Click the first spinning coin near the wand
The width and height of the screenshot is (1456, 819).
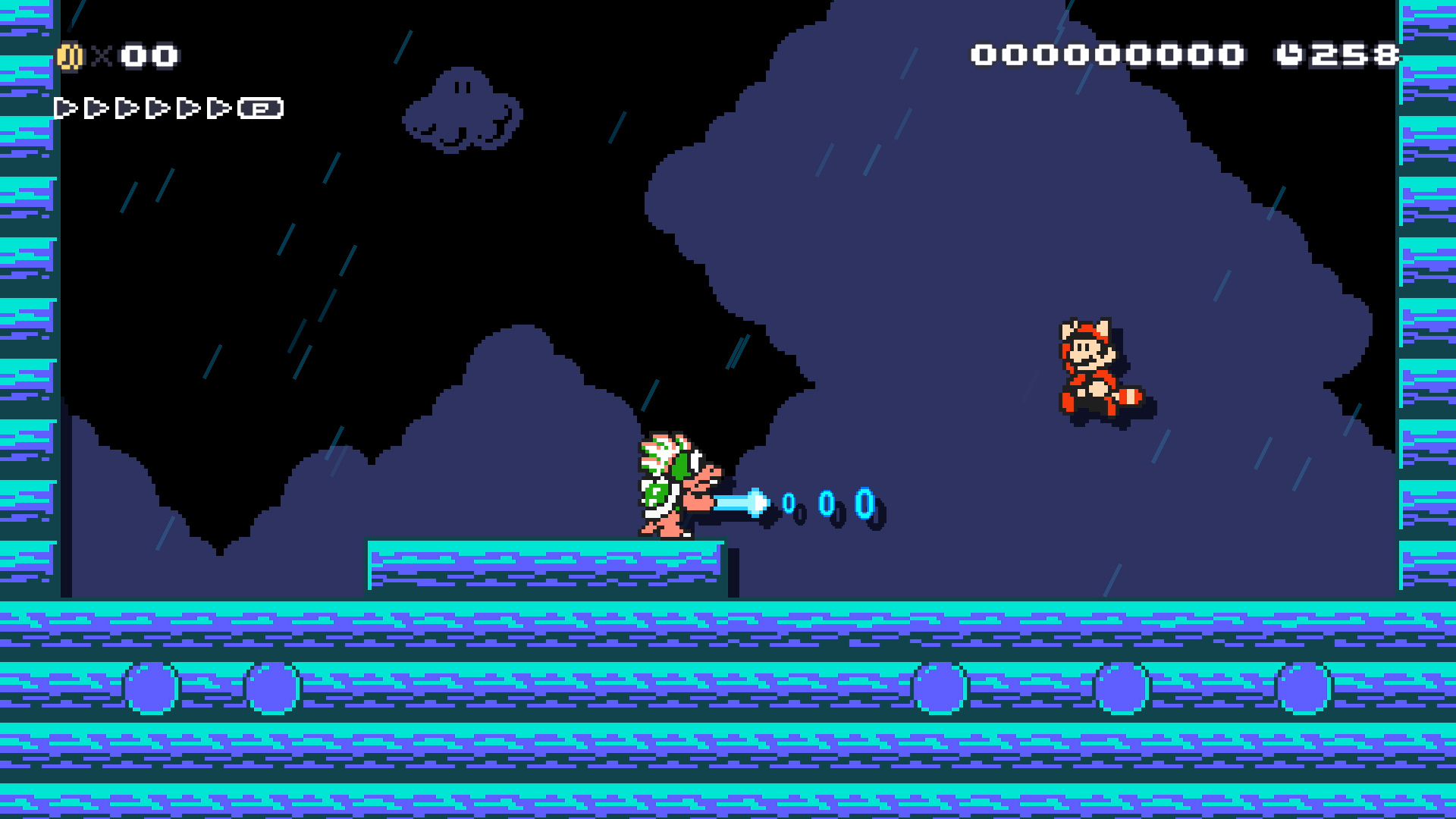(791, 502)
